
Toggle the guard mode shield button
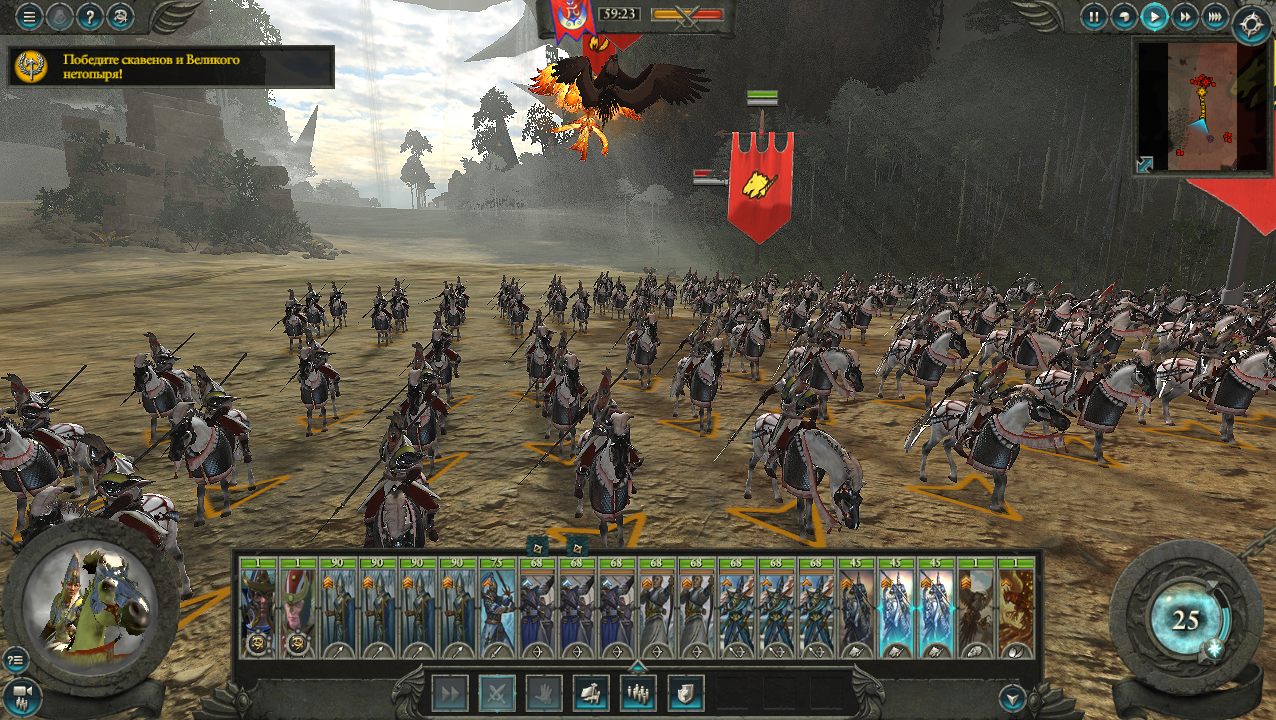tap(685, 693)
